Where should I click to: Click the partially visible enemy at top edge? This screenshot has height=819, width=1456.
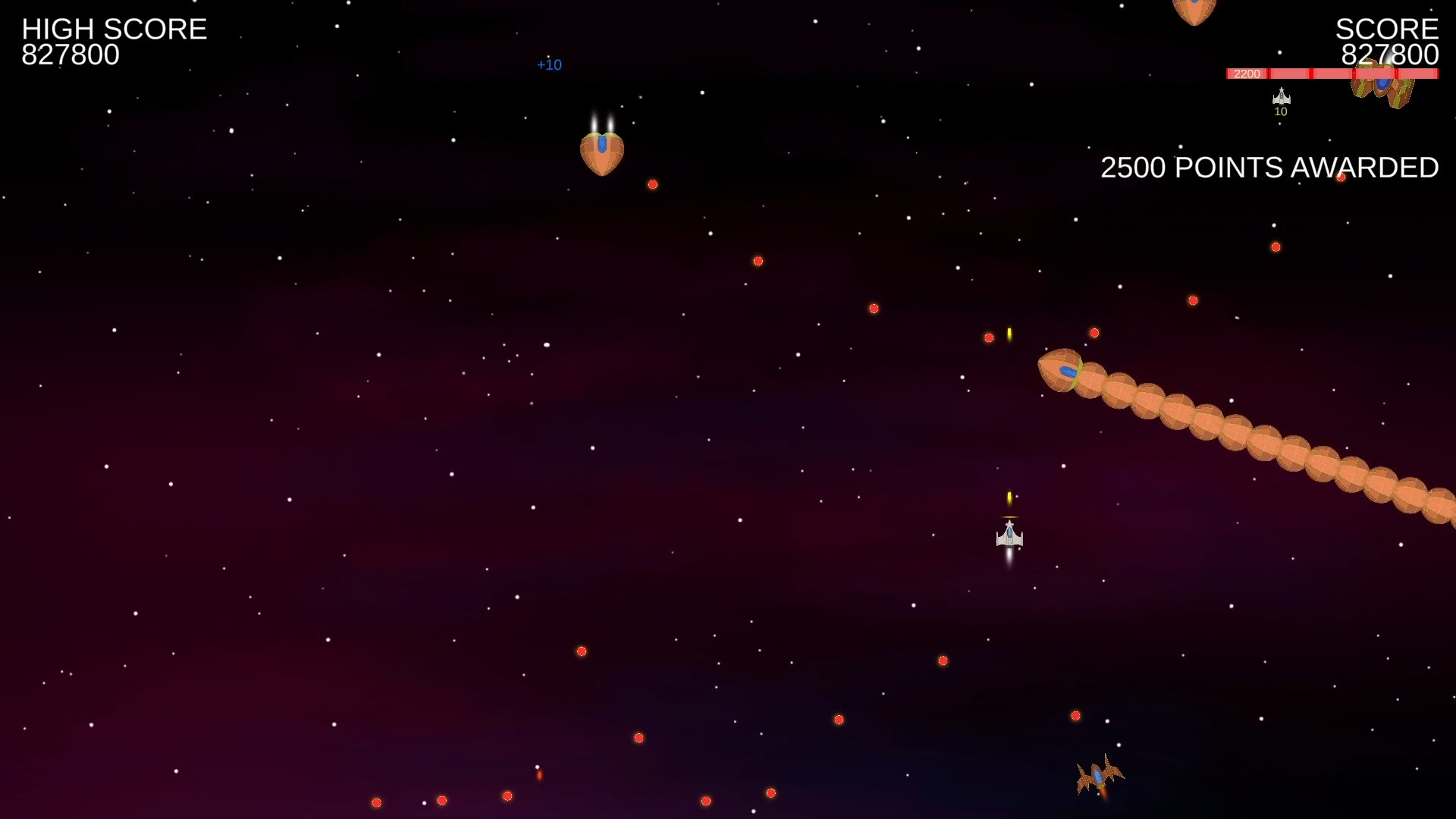[1193, 9]
